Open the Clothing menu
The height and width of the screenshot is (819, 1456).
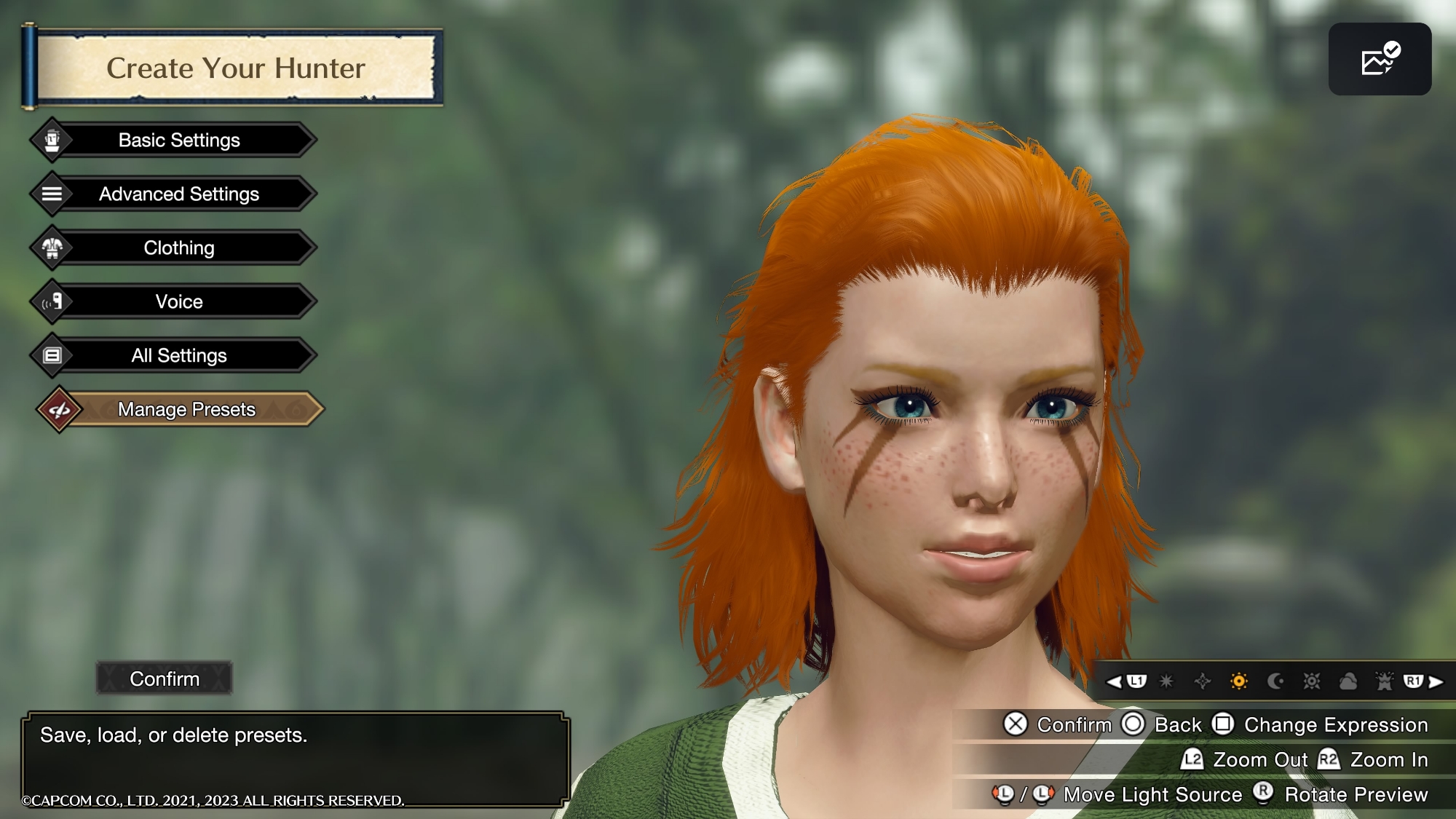coord(178,248)
